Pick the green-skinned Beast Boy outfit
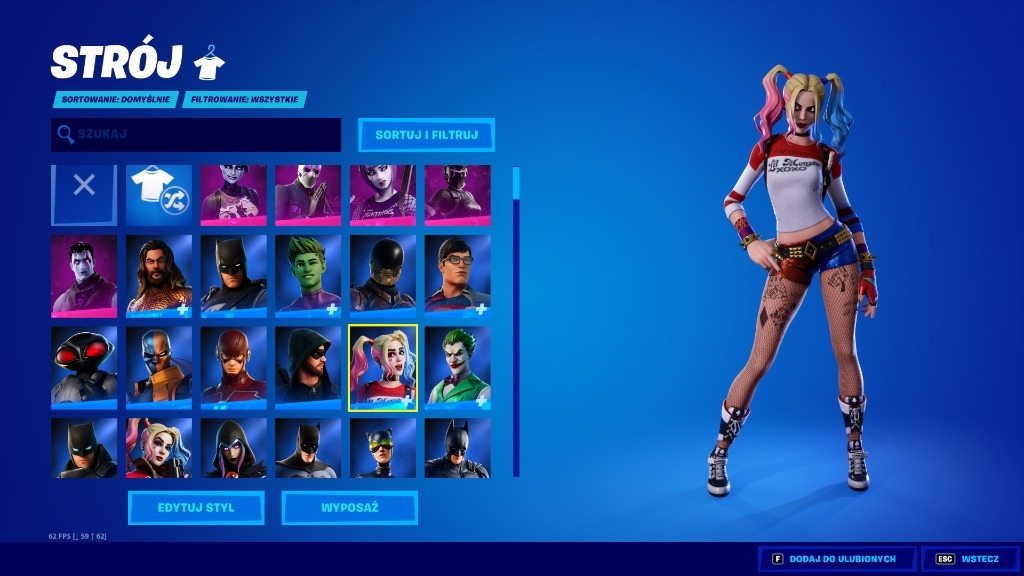This screenshot has width=1024, height=576. coord(308,275)
